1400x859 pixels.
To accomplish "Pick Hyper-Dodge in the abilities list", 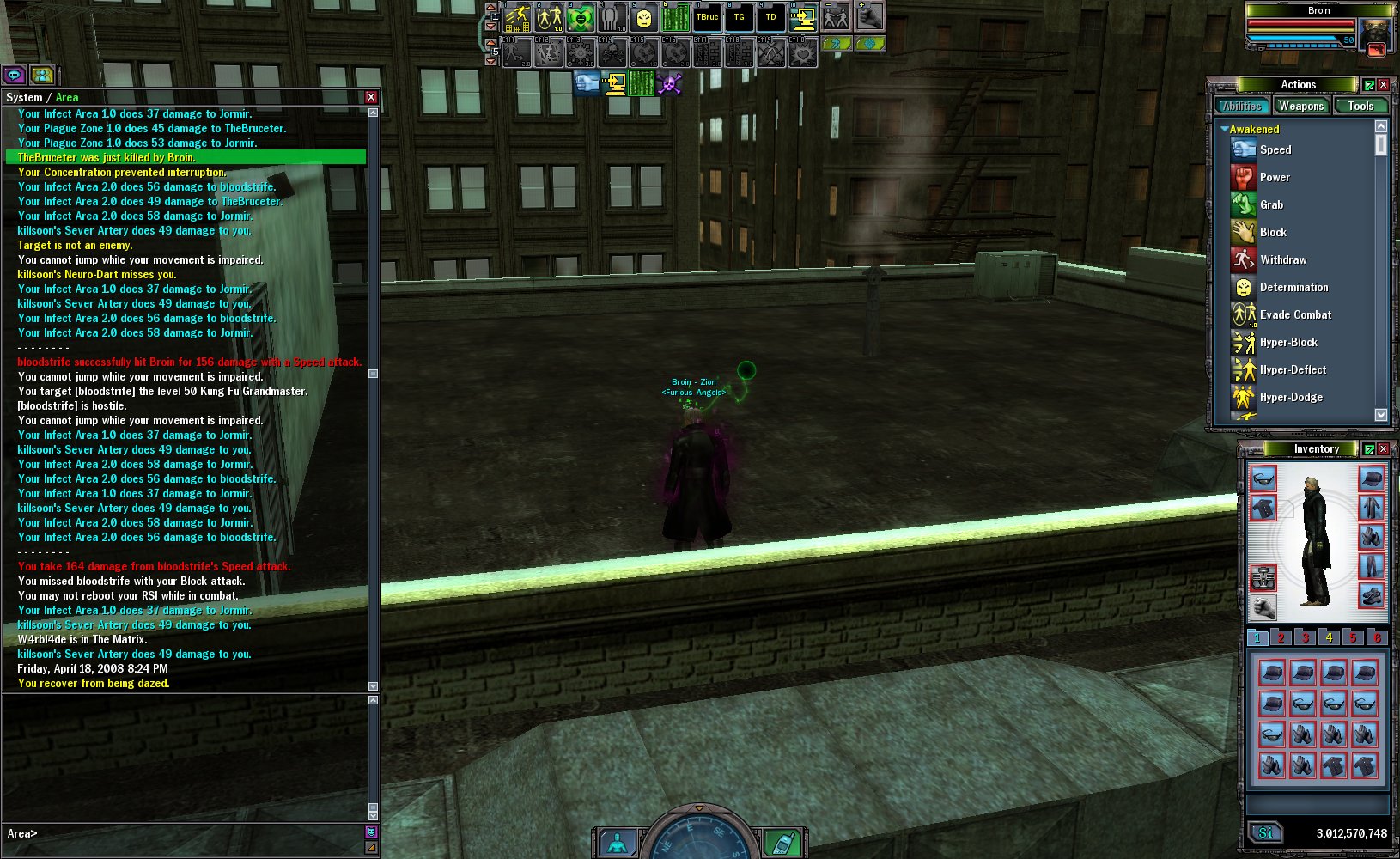I will (x=1290, y=397).
